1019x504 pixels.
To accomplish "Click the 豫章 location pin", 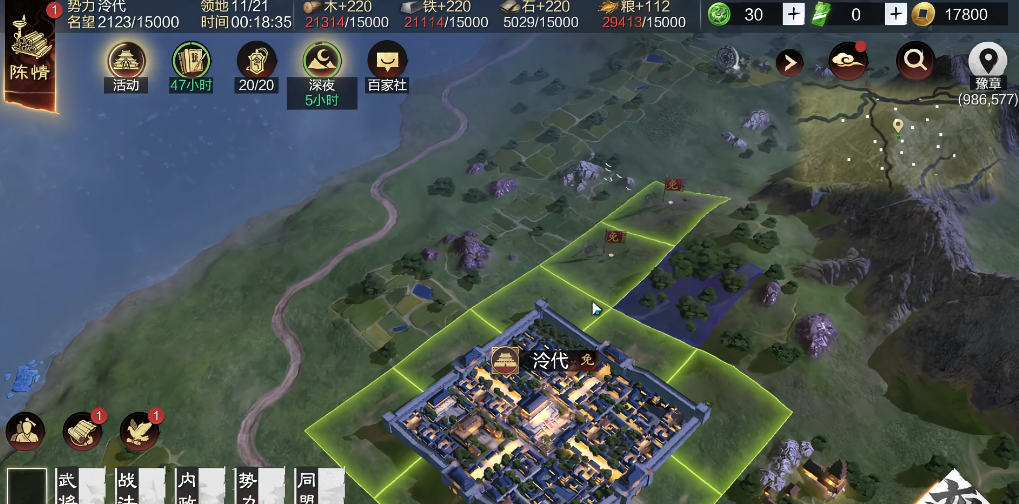I will (x=987, y=62).
